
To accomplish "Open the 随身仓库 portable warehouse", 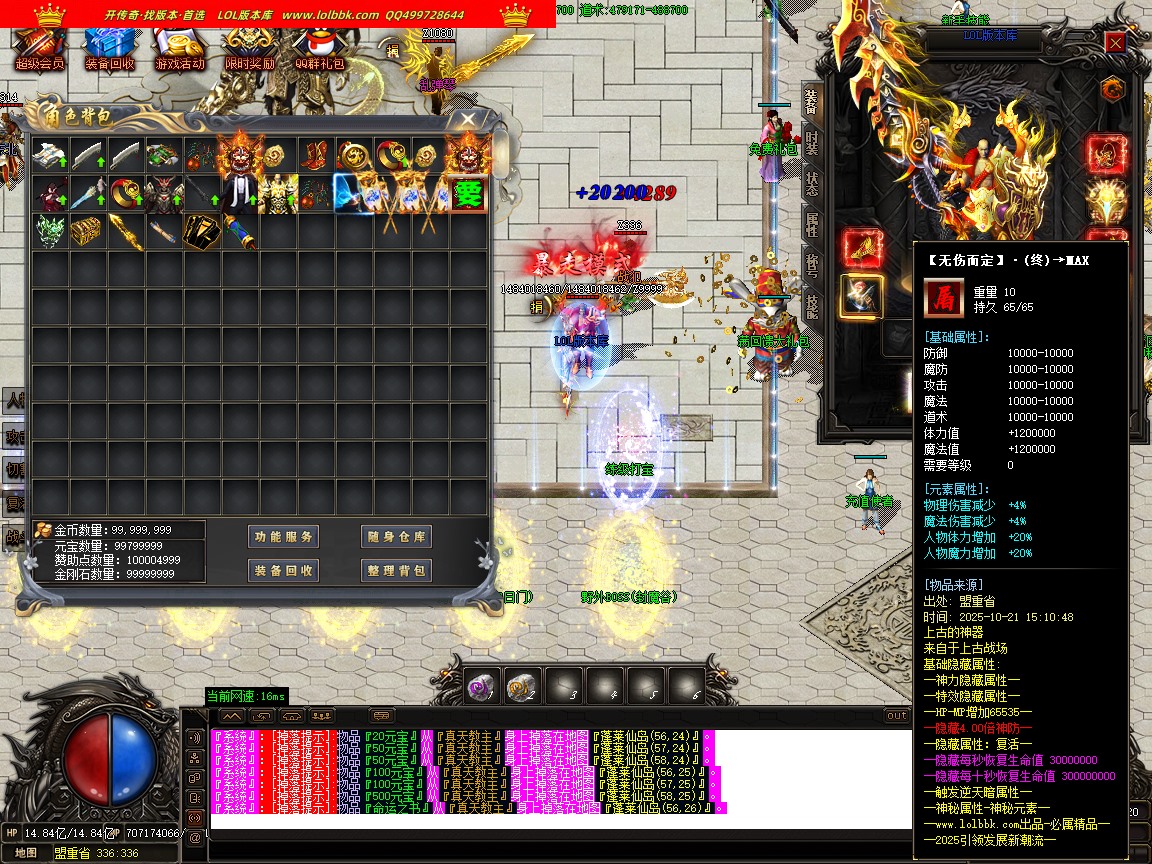I will point(397,537).
